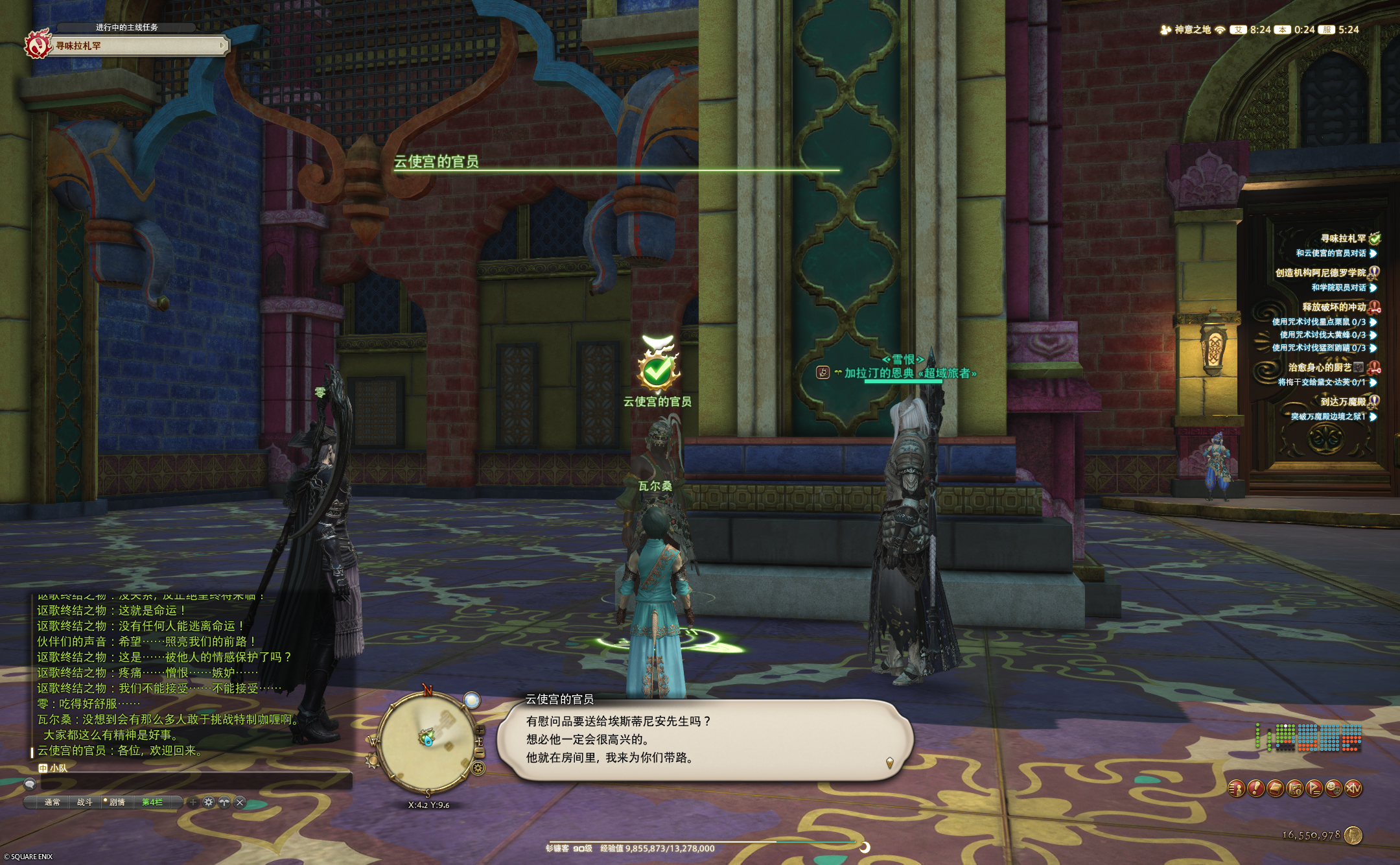The width and height of the screenshot is (1400, 865).
Task: Close the chat log with X button
Action: (x=240, y=803)
